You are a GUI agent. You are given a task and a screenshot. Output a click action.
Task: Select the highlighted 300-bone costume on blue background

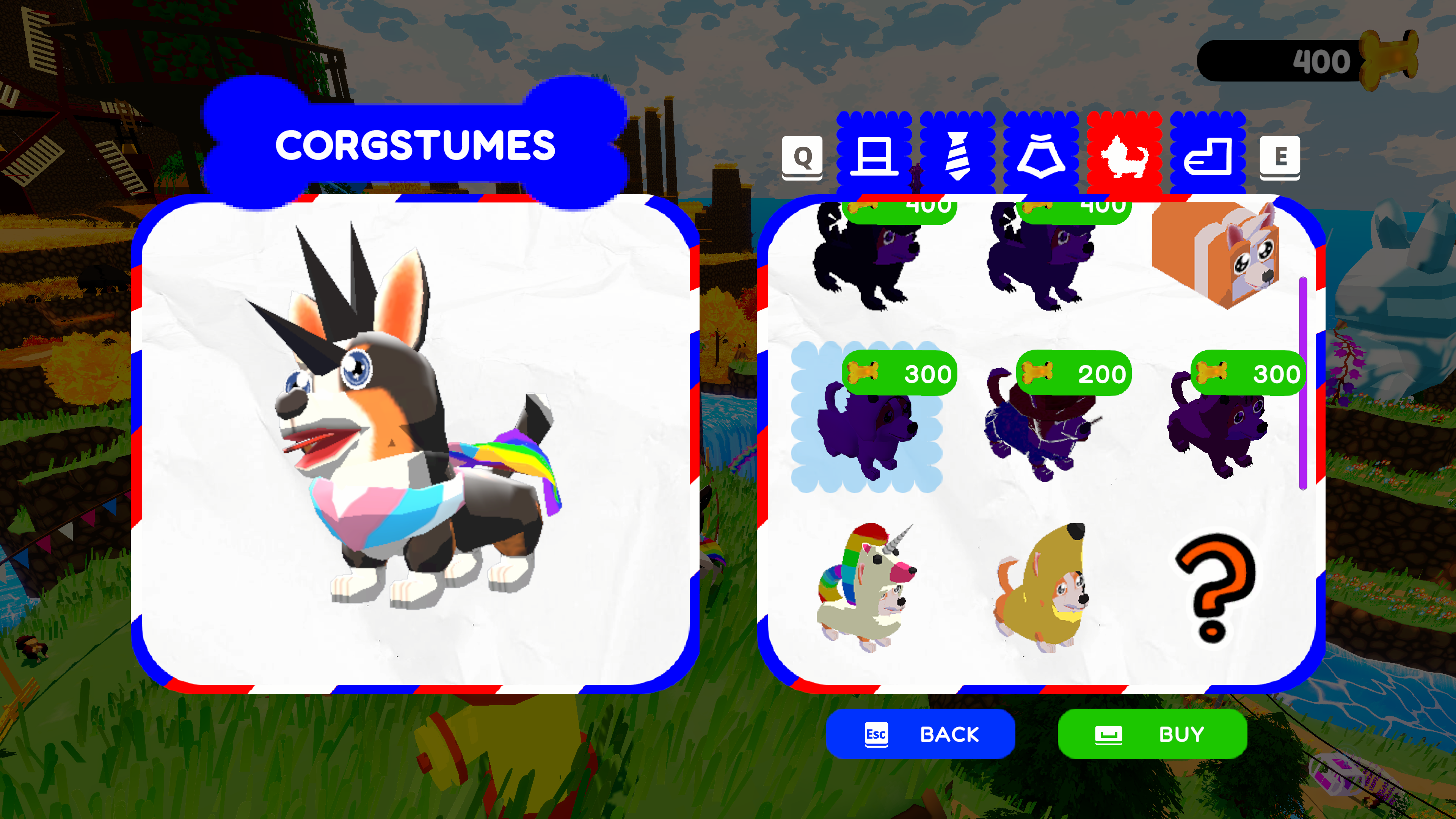coord(866,418)
